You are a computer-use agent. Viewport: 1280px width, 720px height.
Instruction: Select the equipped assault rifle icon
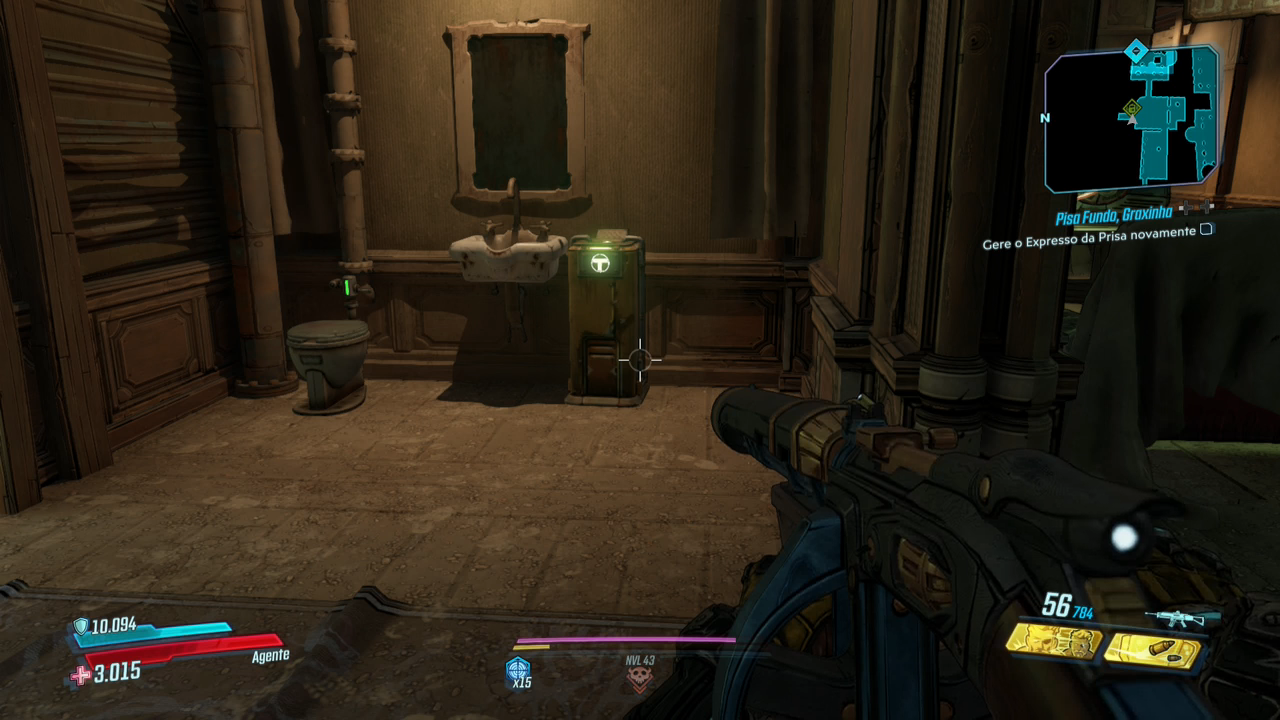coord(1183,618)
